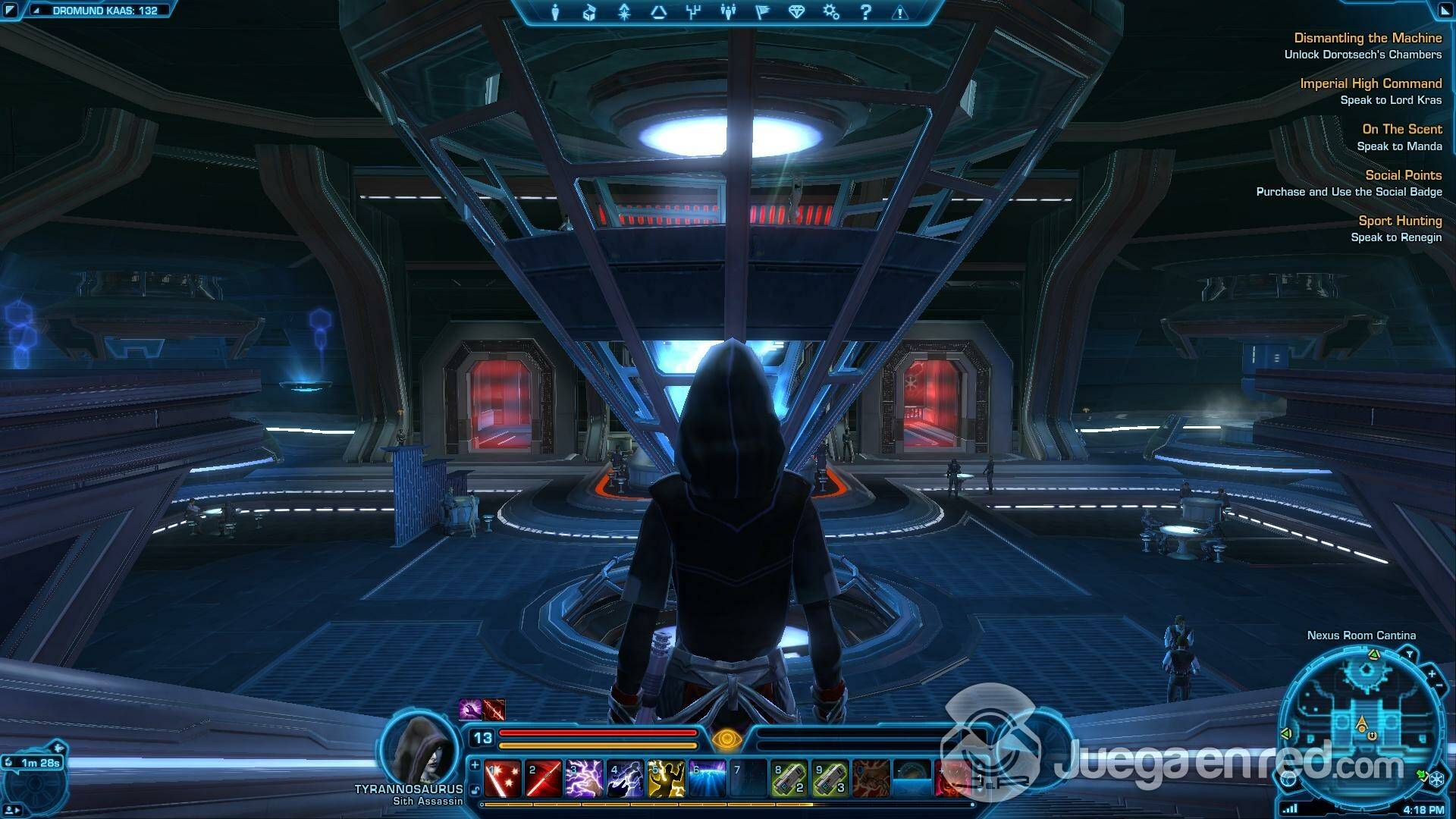The image size is (1456, 819).
Task: Select the Dismantling the Machine quest tracker
Action: [x=1367, y=38]
